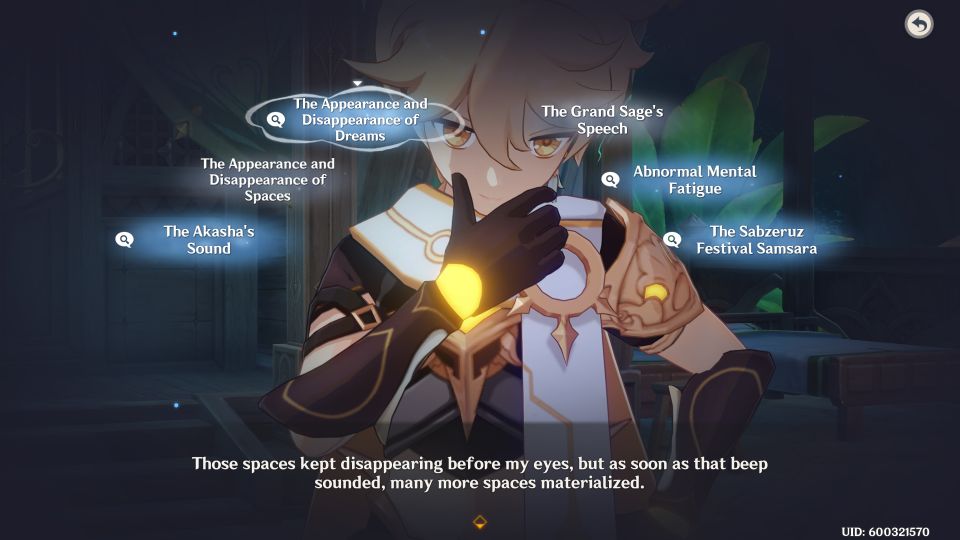960x540 pixels.
Task: Select "The Appearance and Disappearance of Dreams" clue
Action: (x=360, y=120)
